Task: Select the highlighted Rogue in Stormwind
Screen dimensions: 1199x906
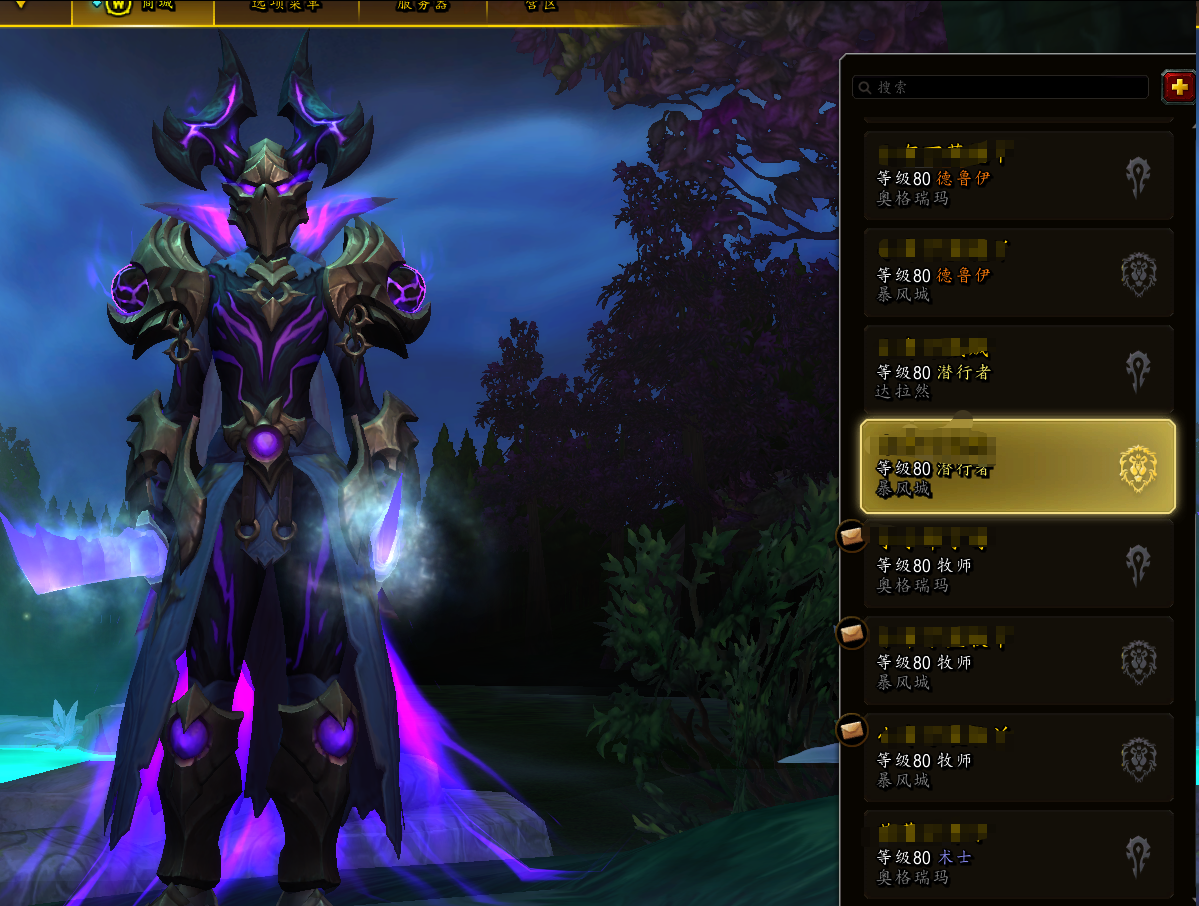Action: (1017, 466)
